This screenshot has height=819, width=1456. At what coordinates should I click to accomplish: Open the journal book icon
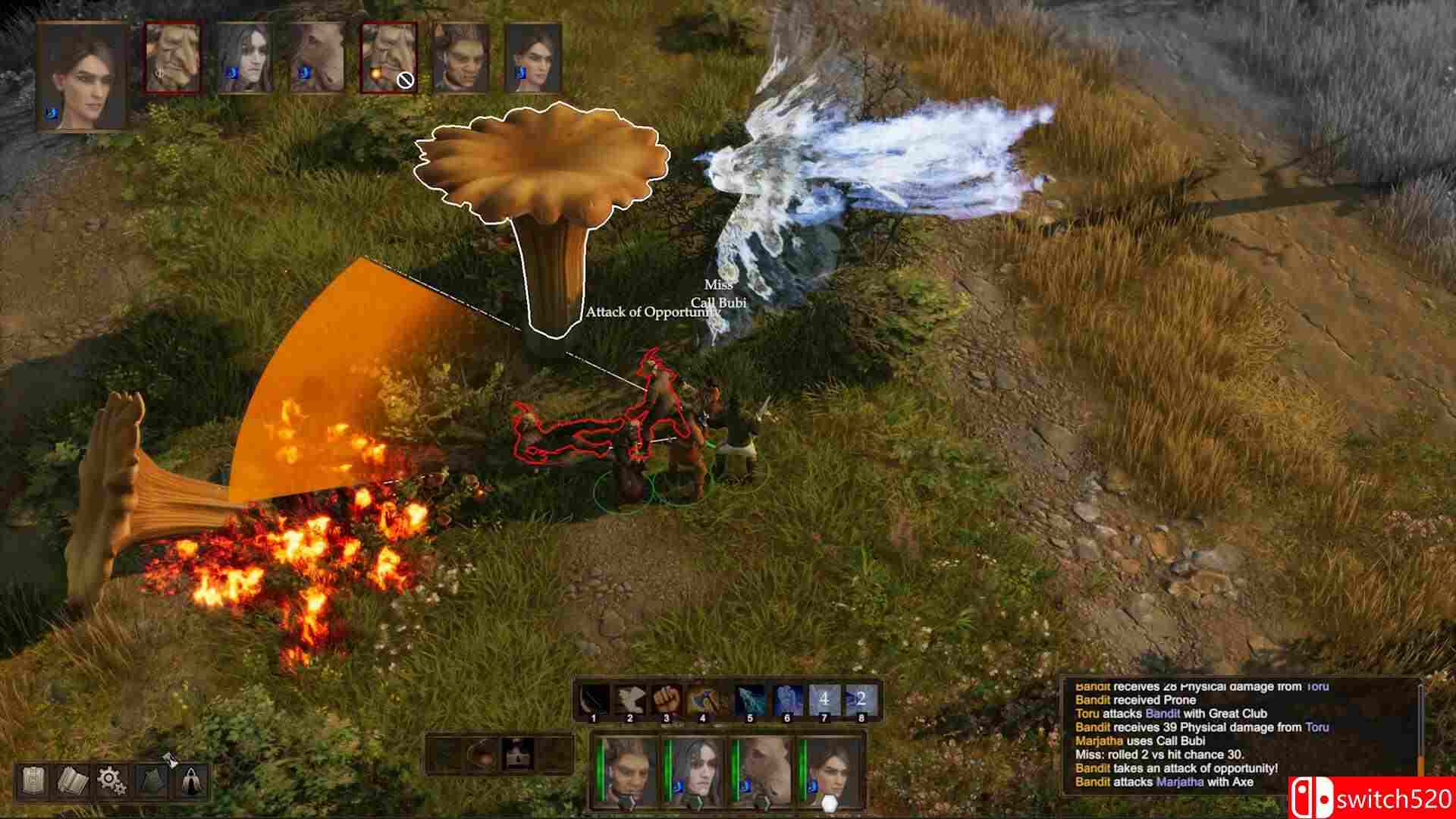pos(72,781)
